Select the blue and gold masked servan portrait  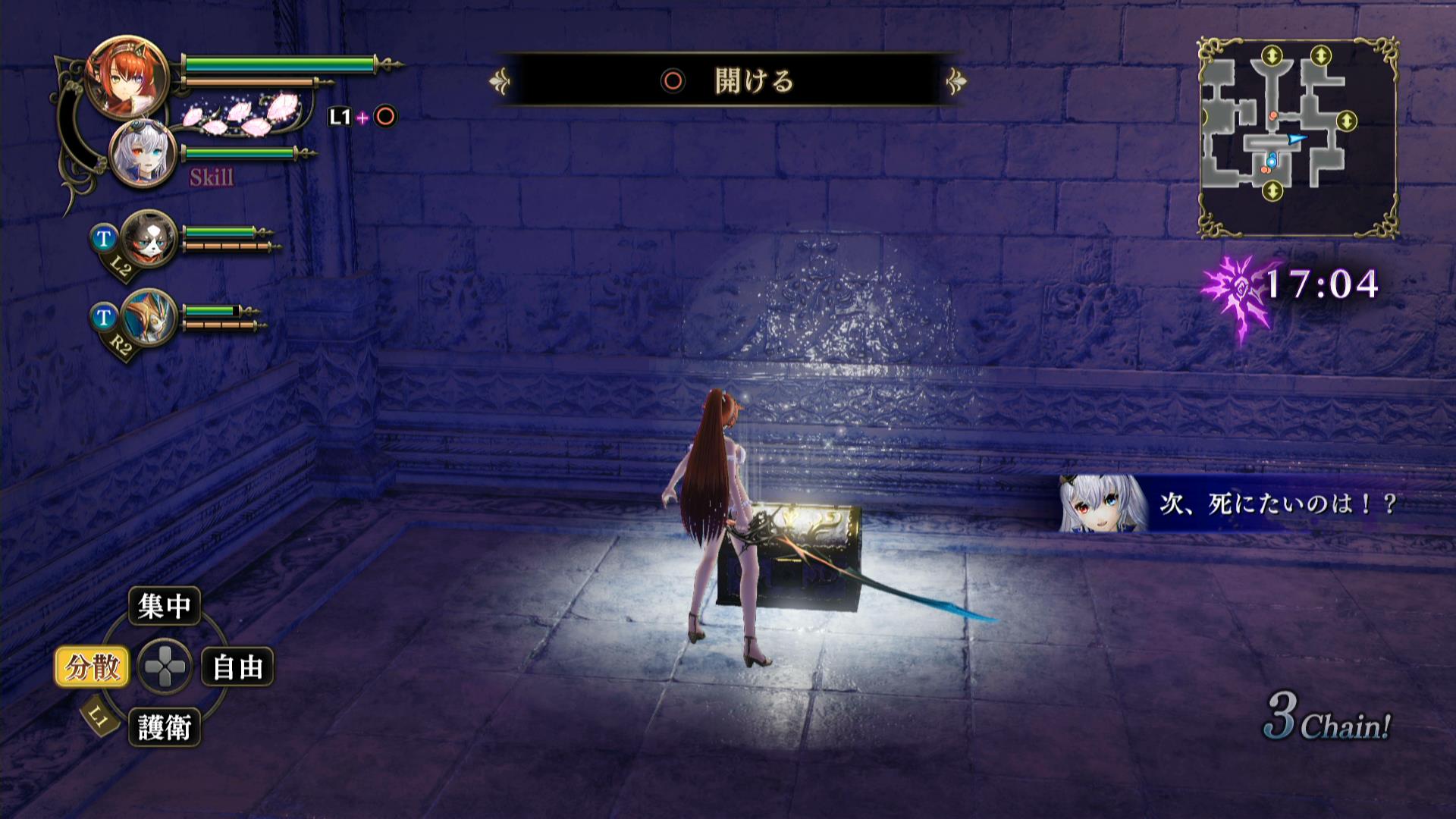[x=149, y=317]
